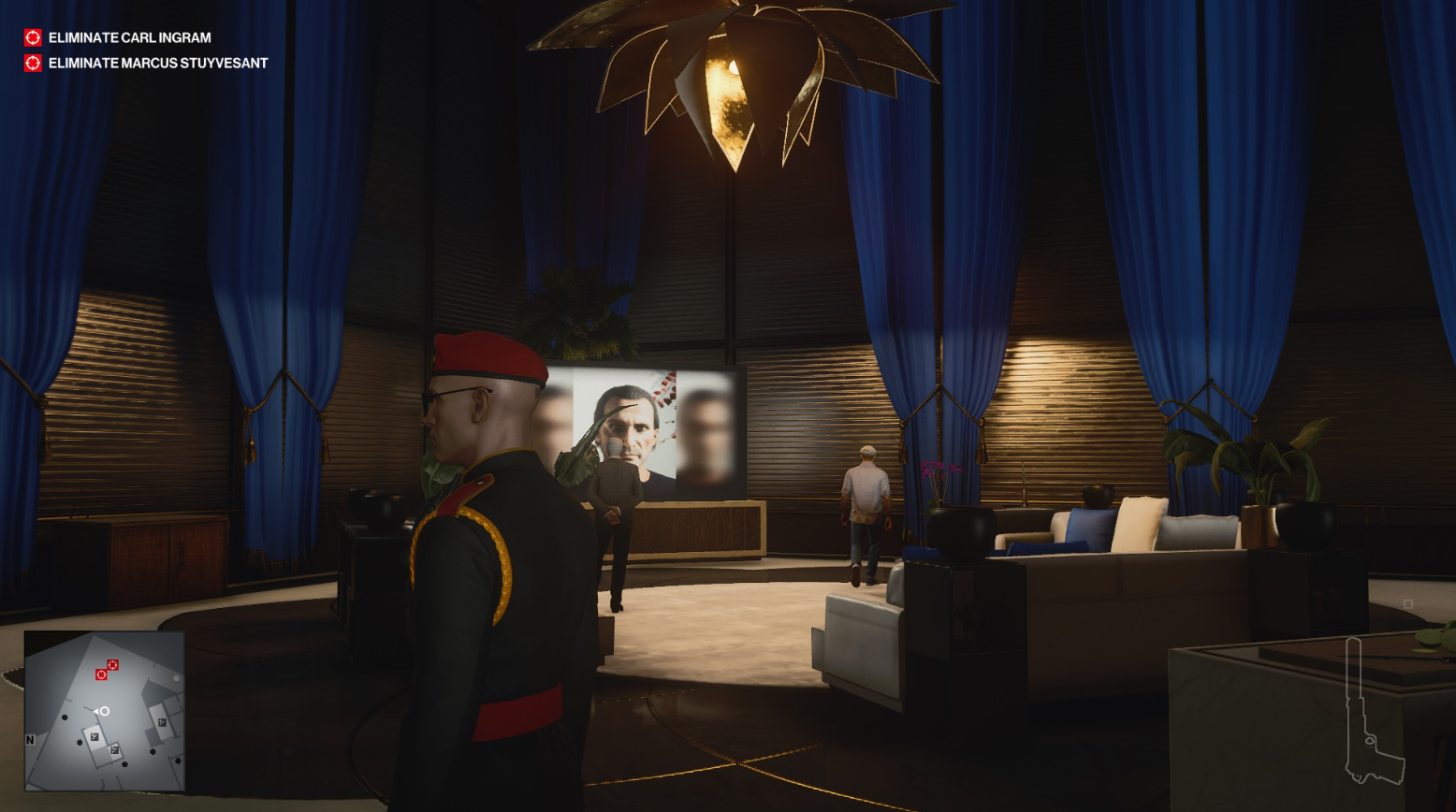Click the N compass indicator on minimap
Screen dimensions: 1456x812
[x=30, y=740]
